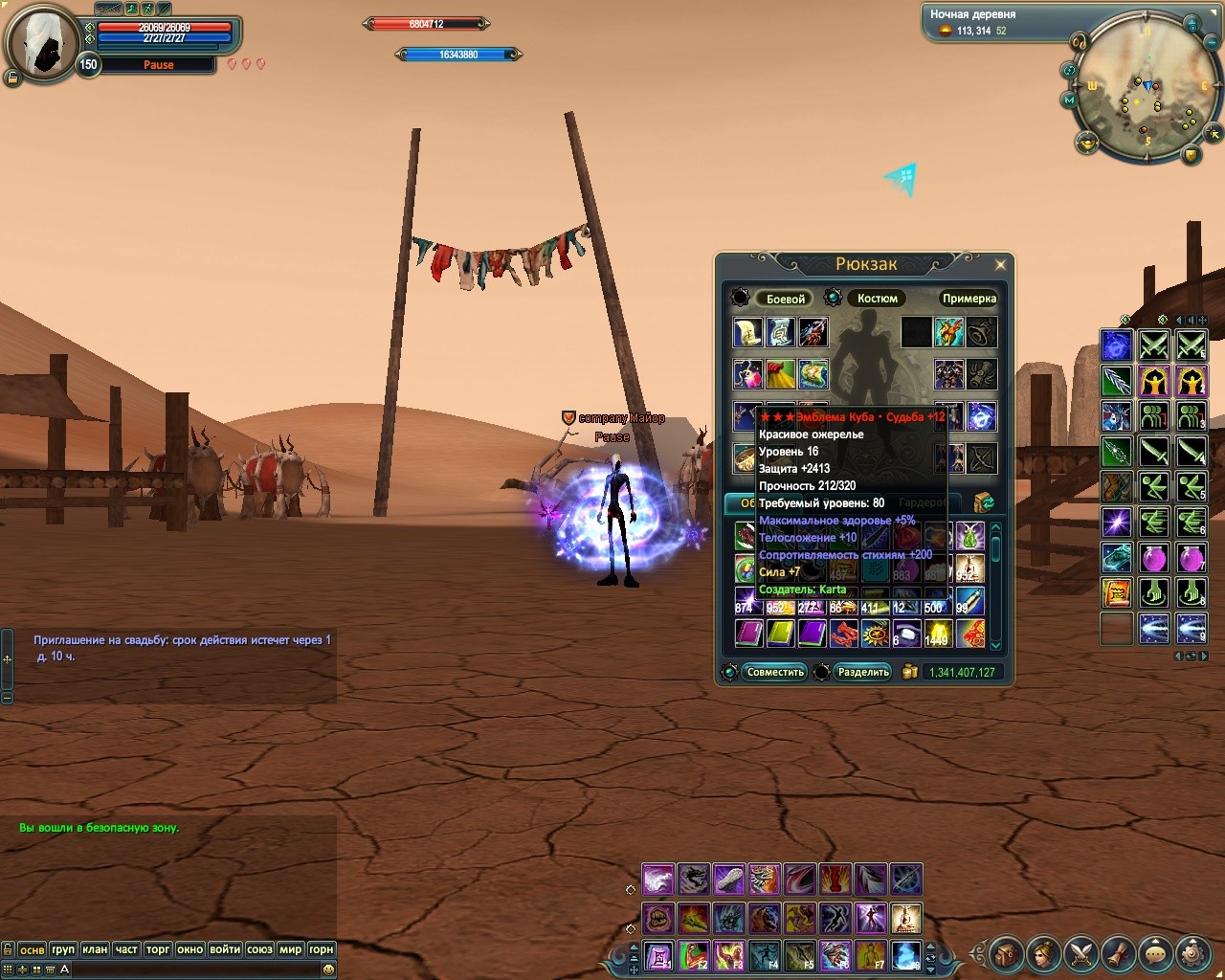Open the quest scroll menu button
This screenshot has height=980, width=1225.
pos(1118,952)
